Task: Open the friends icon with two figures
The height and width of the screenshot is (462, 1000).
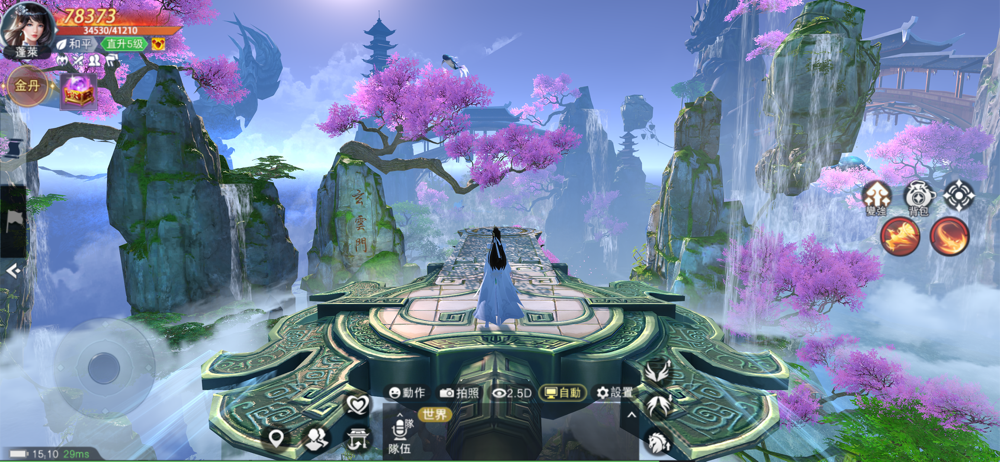Action: tap(317, 437)
